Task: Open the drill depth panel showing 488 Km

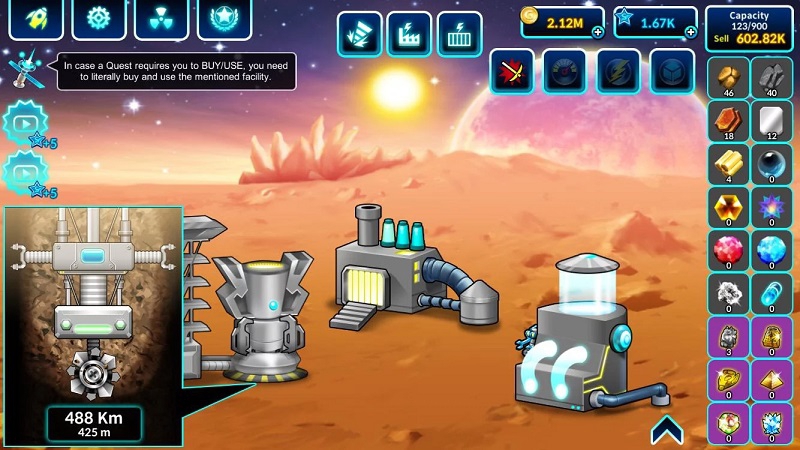Action: pos(94,423)
